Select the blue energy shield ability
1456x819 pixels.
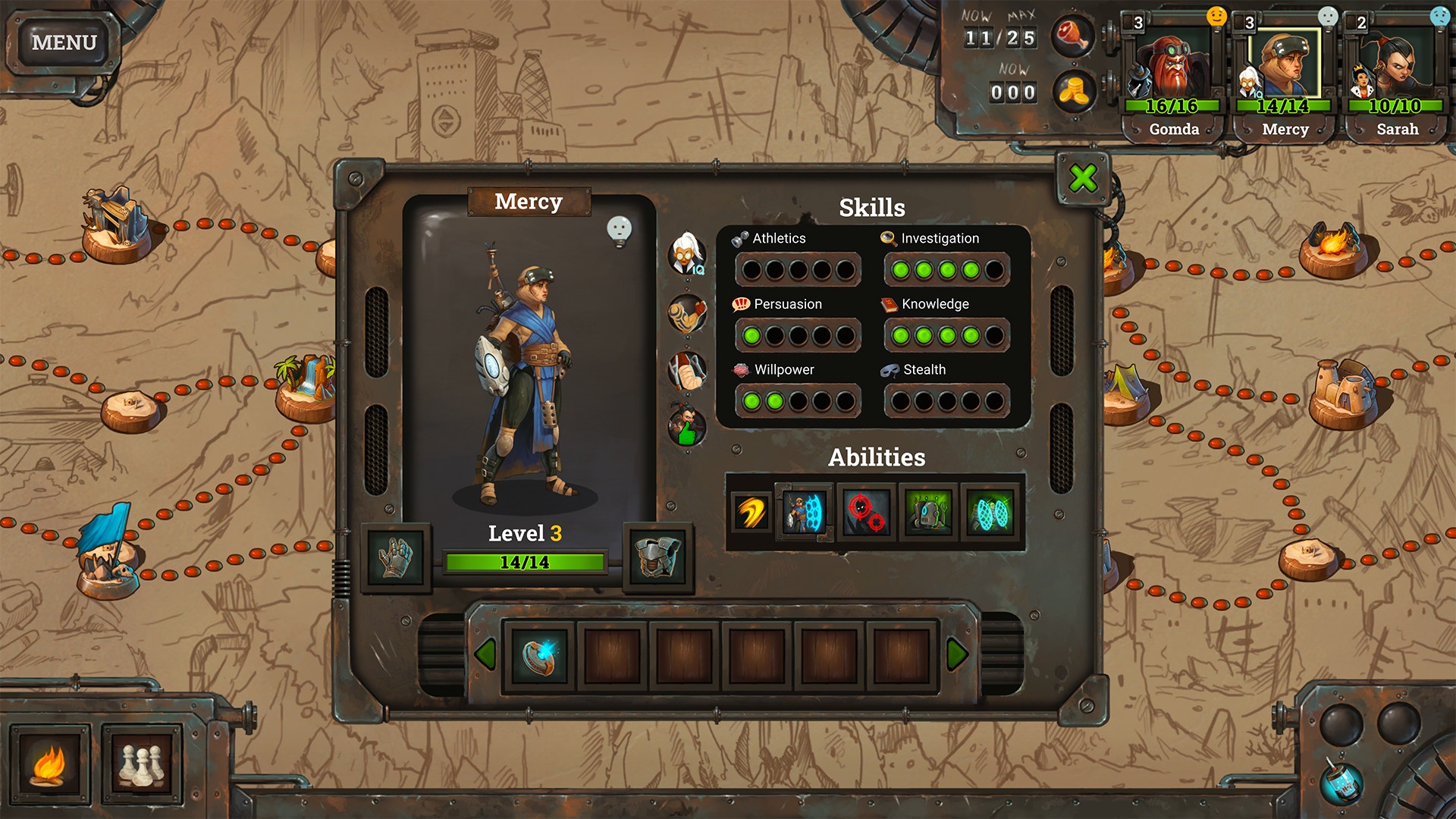pyautogui.click(x=804, y=512)
